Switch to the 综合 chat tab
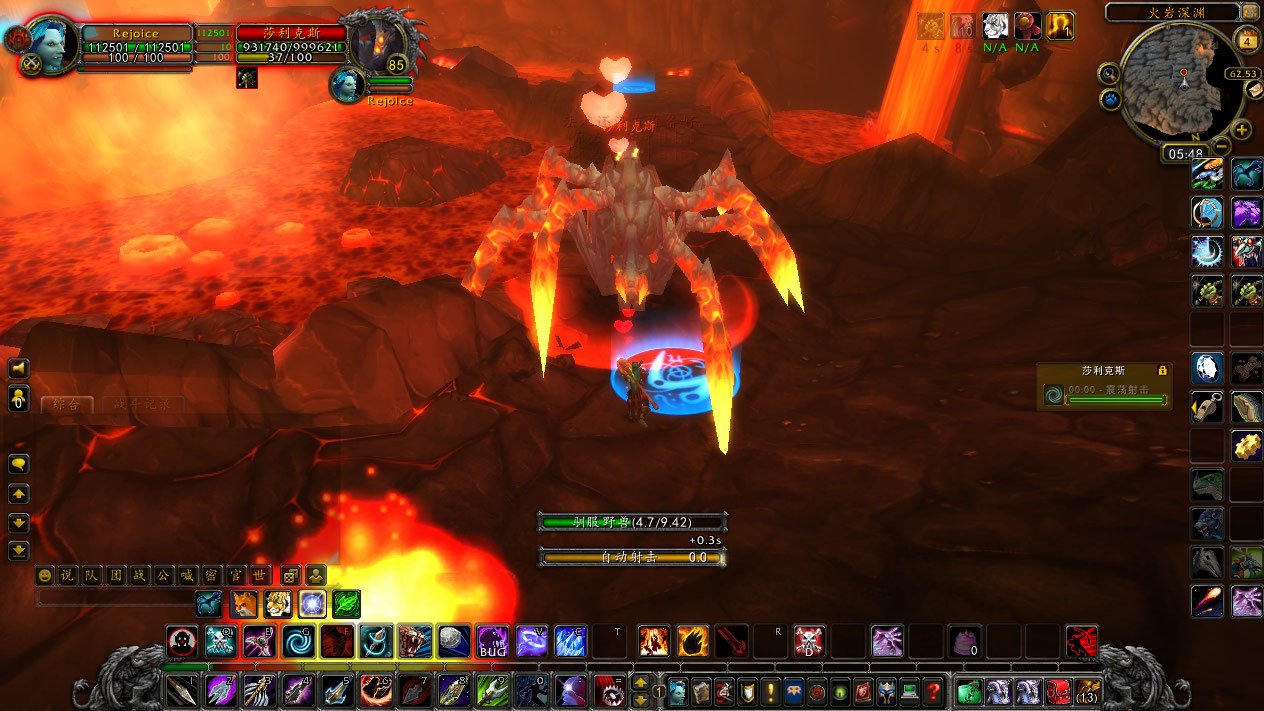The image size is (1264, 711). click(x=68, y=405)
